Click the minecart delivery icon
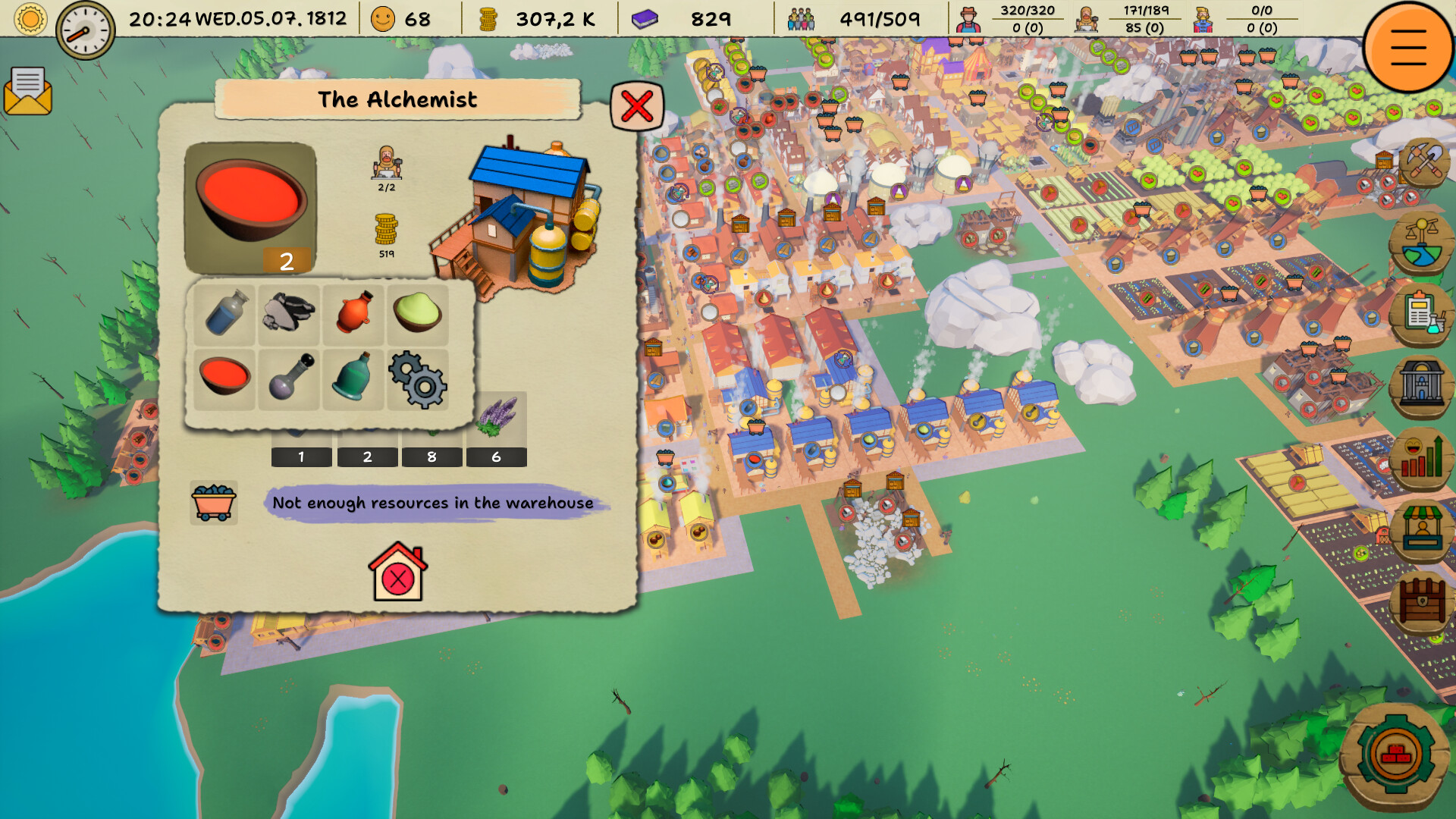This screenshot has width=1456, height=819. point(215,503)
